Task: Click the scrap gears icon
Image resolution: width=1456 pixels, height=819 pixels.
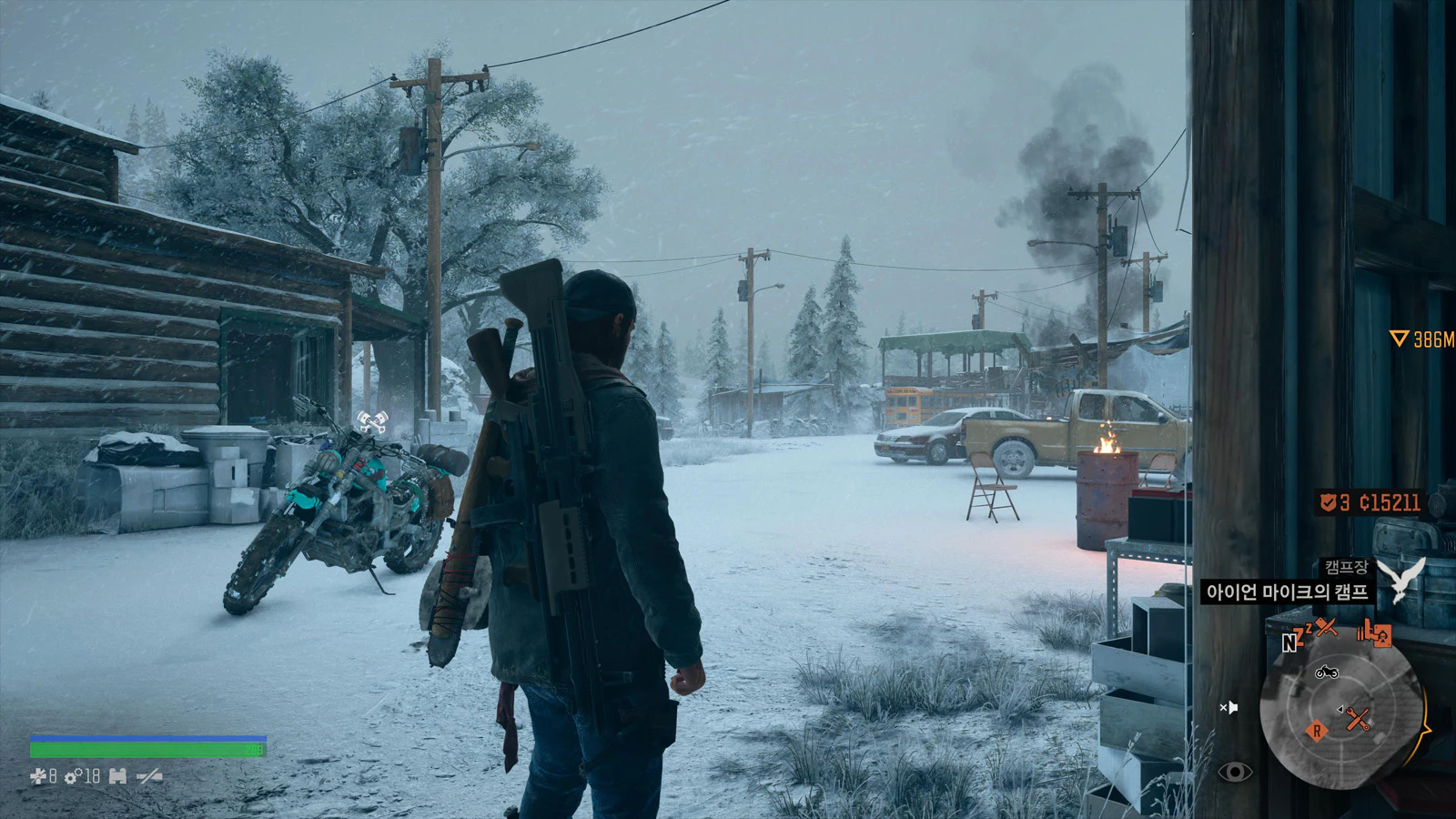Action: (x=72, y=777)
